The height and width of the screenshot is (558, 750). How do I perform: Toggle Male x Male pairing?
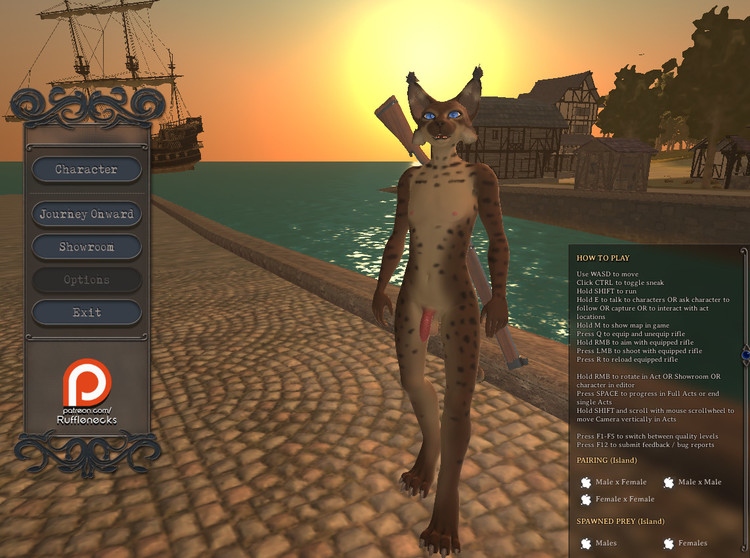point(668,482)
